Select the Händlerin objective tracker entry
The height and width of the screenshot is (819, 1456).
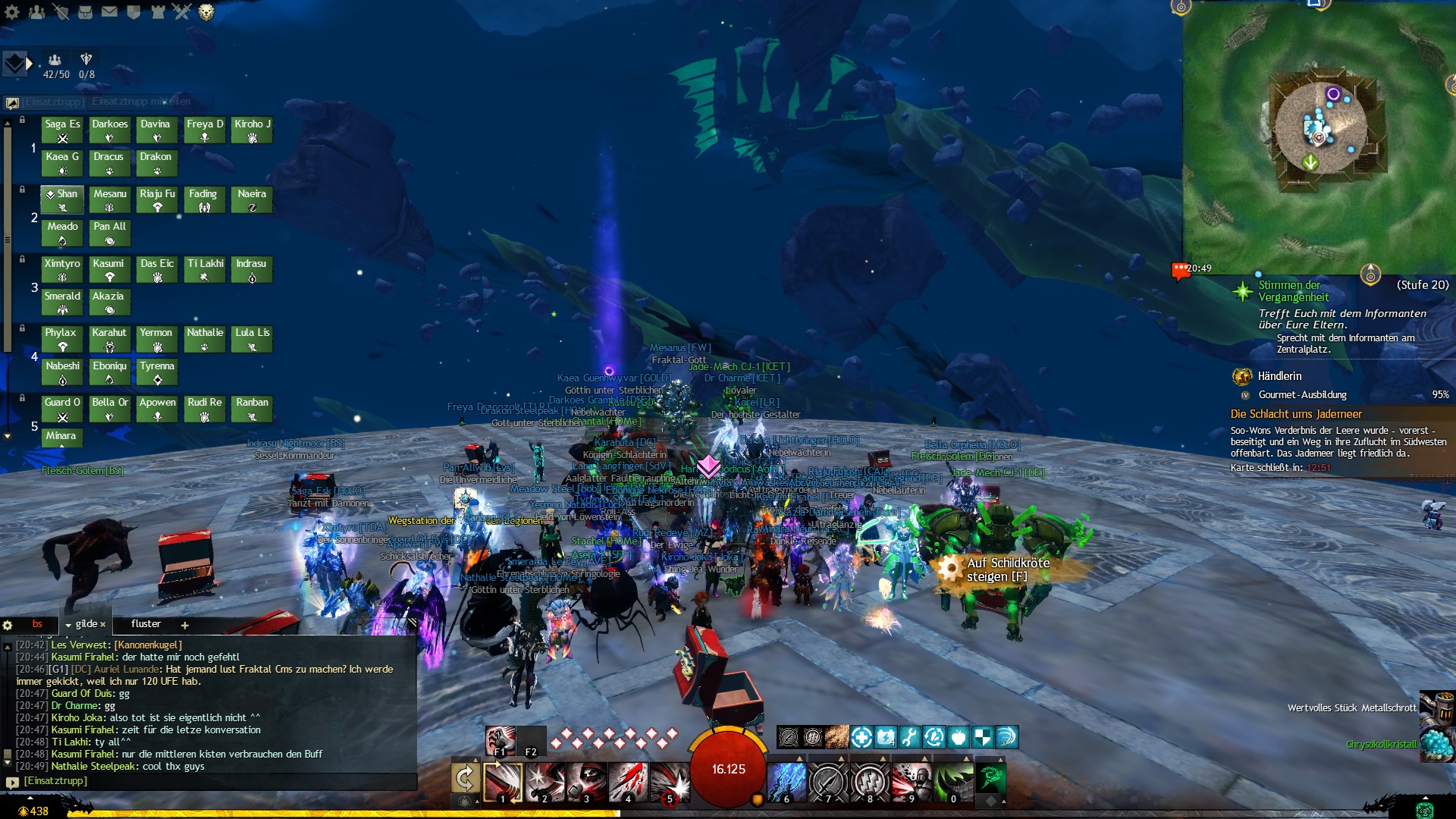[x=1279, y=376]
